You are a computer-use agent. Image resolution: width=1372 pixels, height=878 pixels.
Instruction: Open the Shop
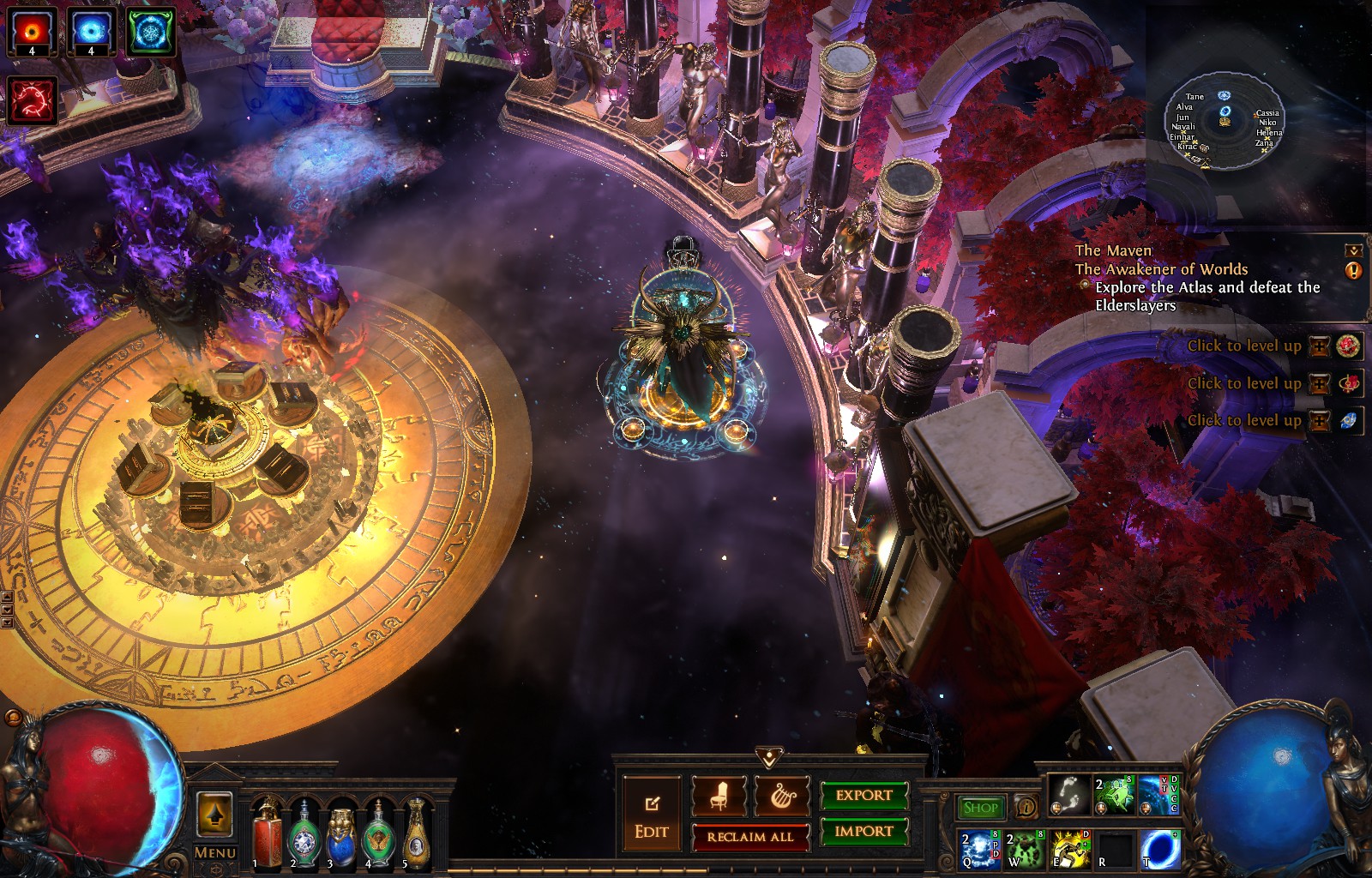pos(980,807)
